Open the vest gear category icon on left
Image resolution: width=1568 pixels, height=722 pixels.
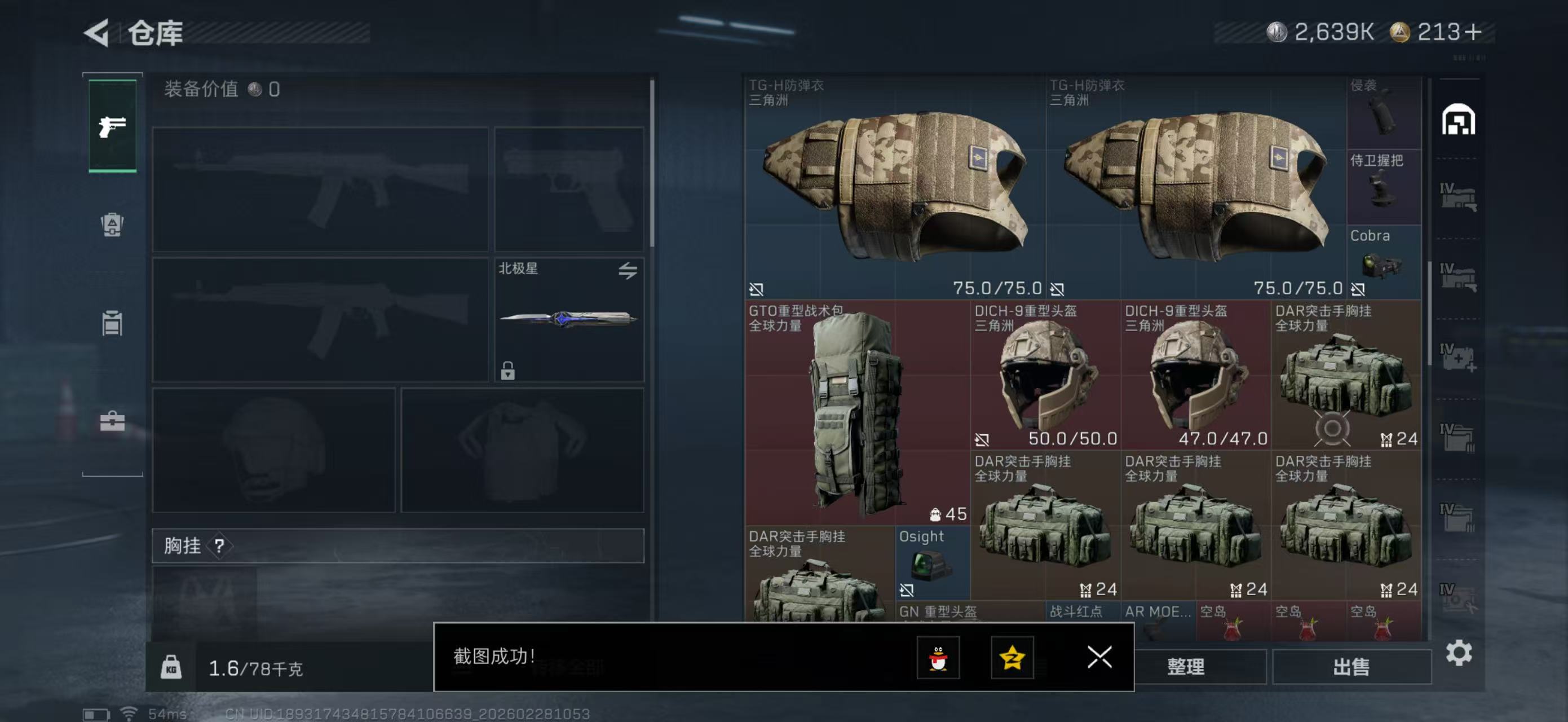(112, 323)
